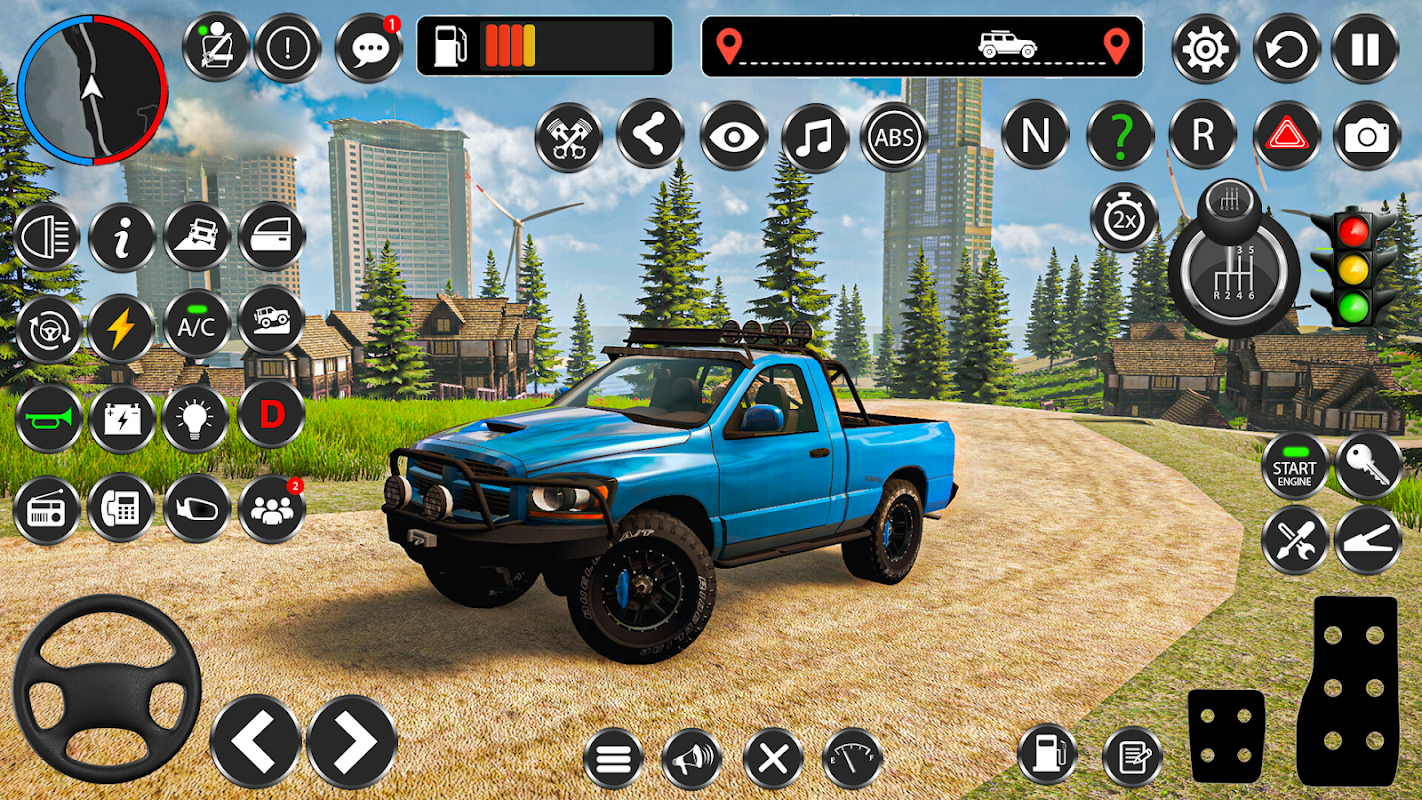Click the circular minimap

(92, 90)
